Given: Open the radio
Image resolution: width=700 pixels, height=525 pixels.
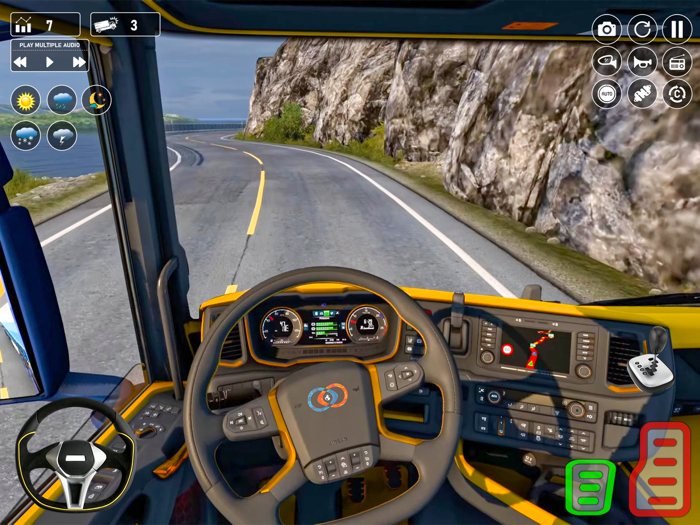Looking at the screenshot, I should point(677,62).
